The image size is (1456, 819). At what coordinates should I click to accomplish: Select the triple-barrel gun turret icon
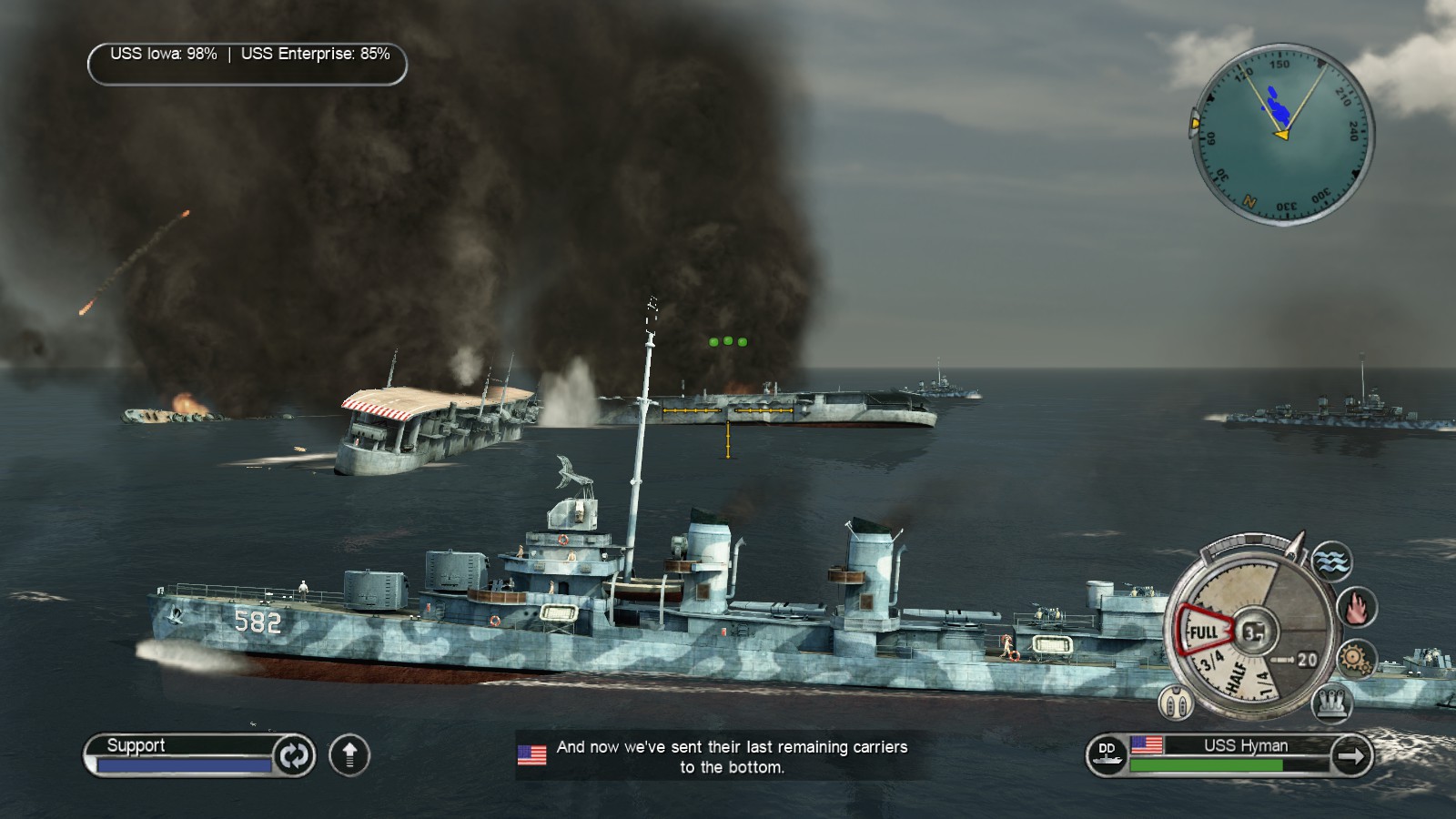(x=1330, y=703)
